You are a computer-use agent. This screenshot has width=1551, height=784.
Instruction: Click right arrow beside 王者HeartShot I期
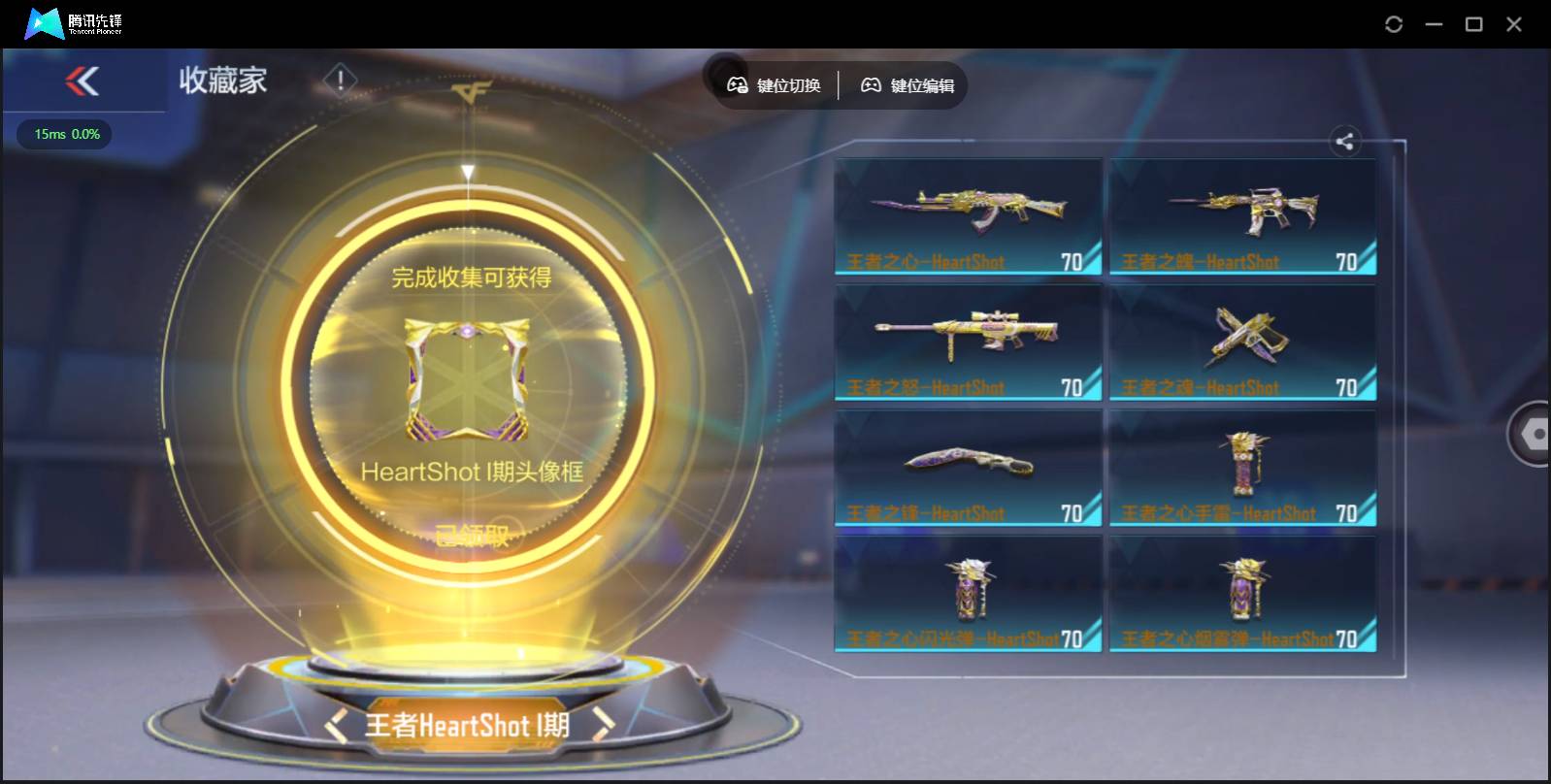tap(602, 725)
